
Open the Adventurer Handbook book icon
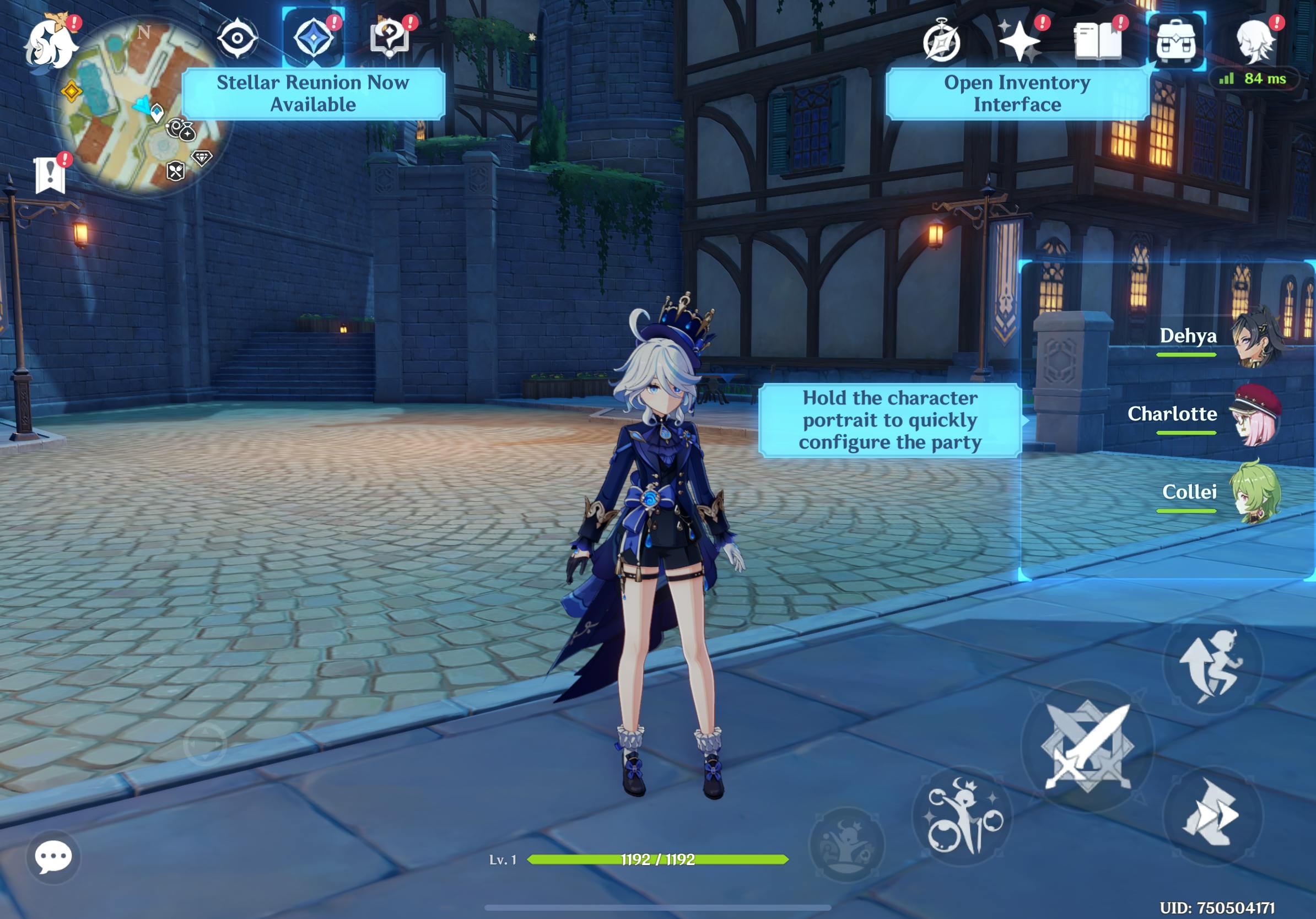pyautogui.click(x=1097, y=41)
